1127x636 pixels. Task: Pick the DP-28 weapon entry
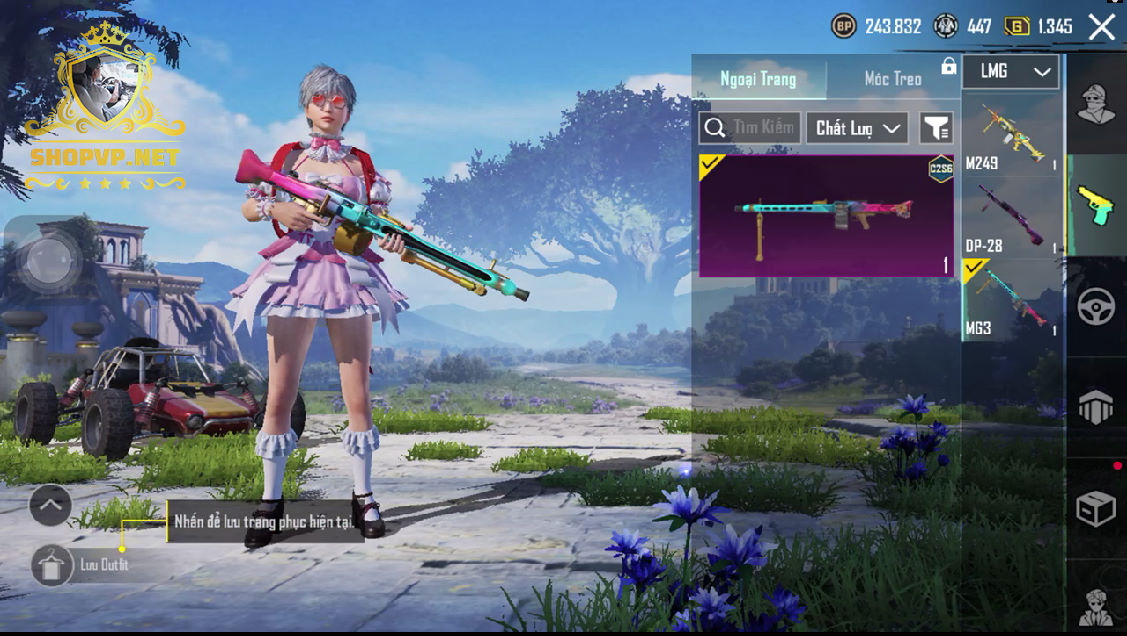(x=1011, y=216)
